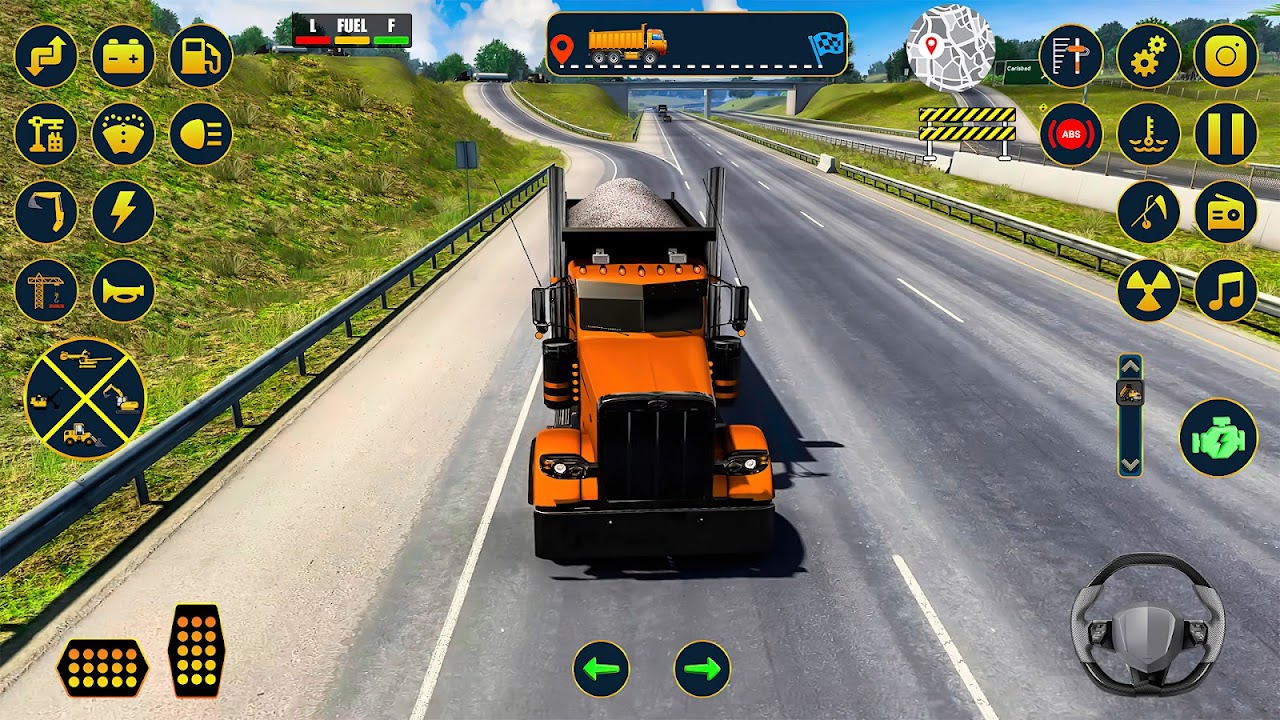This screenshot has width=1280, height=720.
Task: Open the settings gears icon
Action: pyautogui.click(x=1148, y=56)
